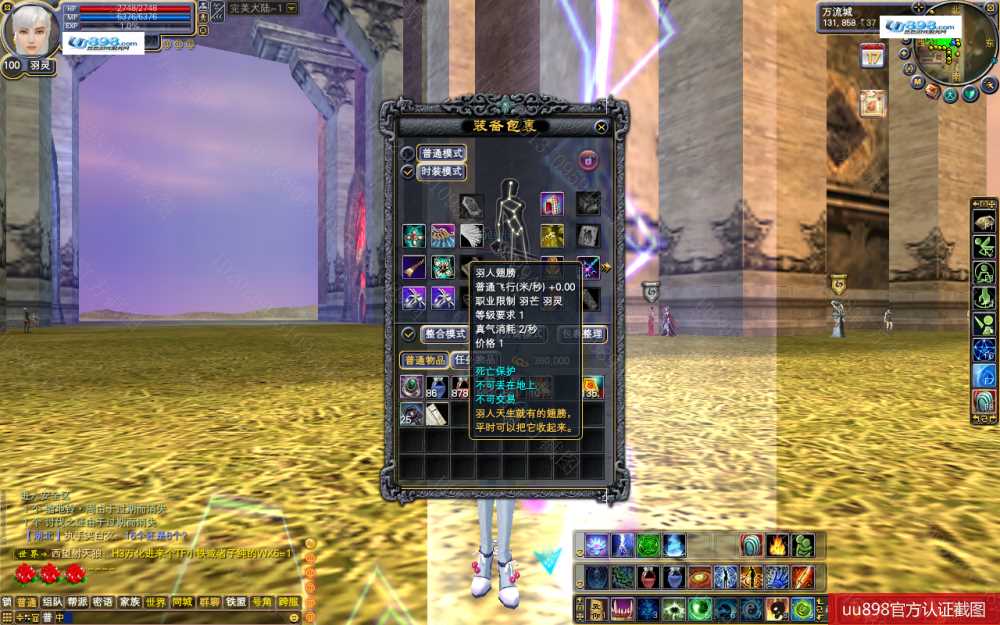Image resolution: width=1000 pixels, height=625 pixels.
Task: Click the character portrait avatar
Action: (31, 30)
